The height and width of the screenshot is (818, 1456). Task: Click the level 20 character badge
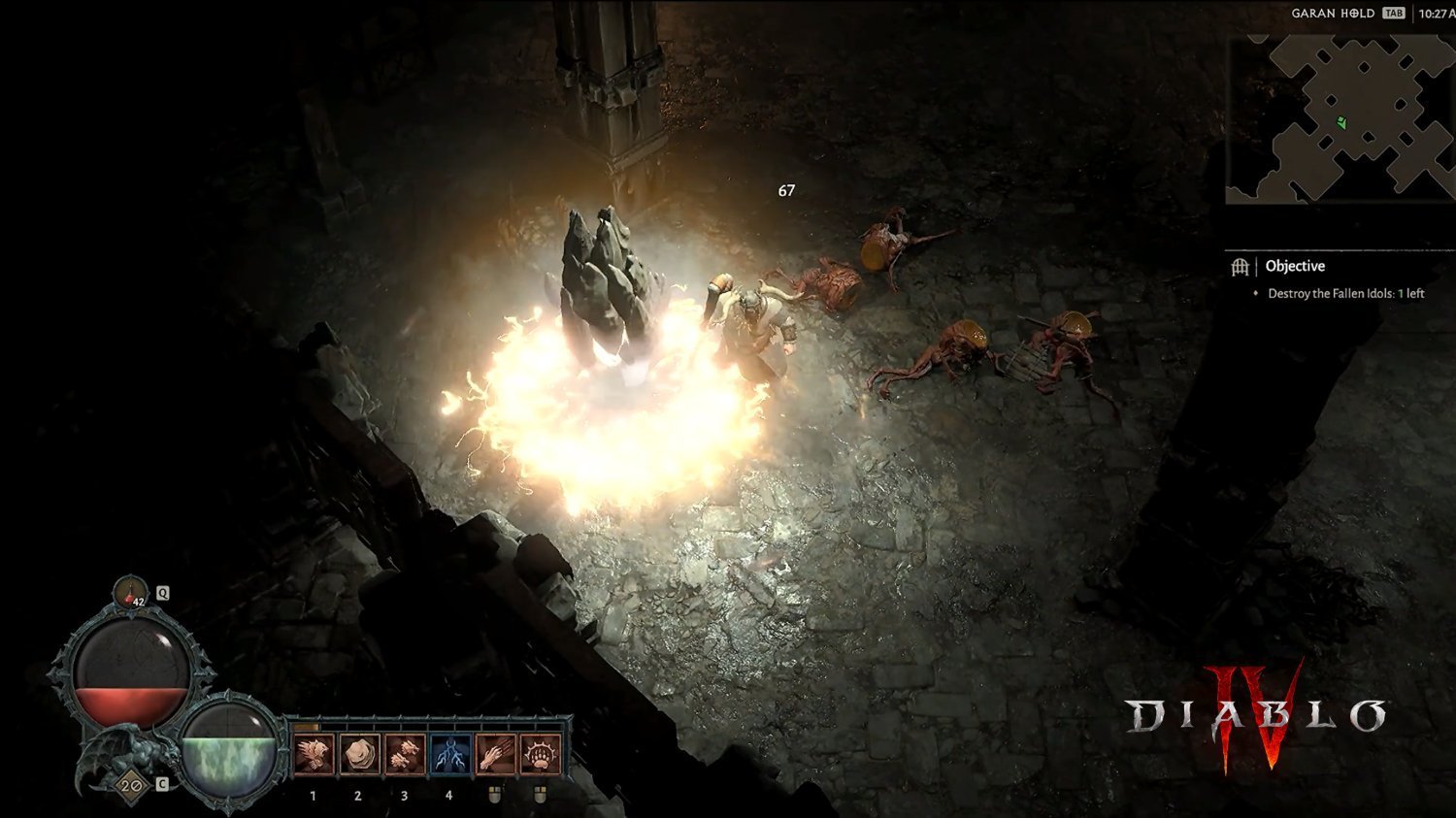pos(131,785)
